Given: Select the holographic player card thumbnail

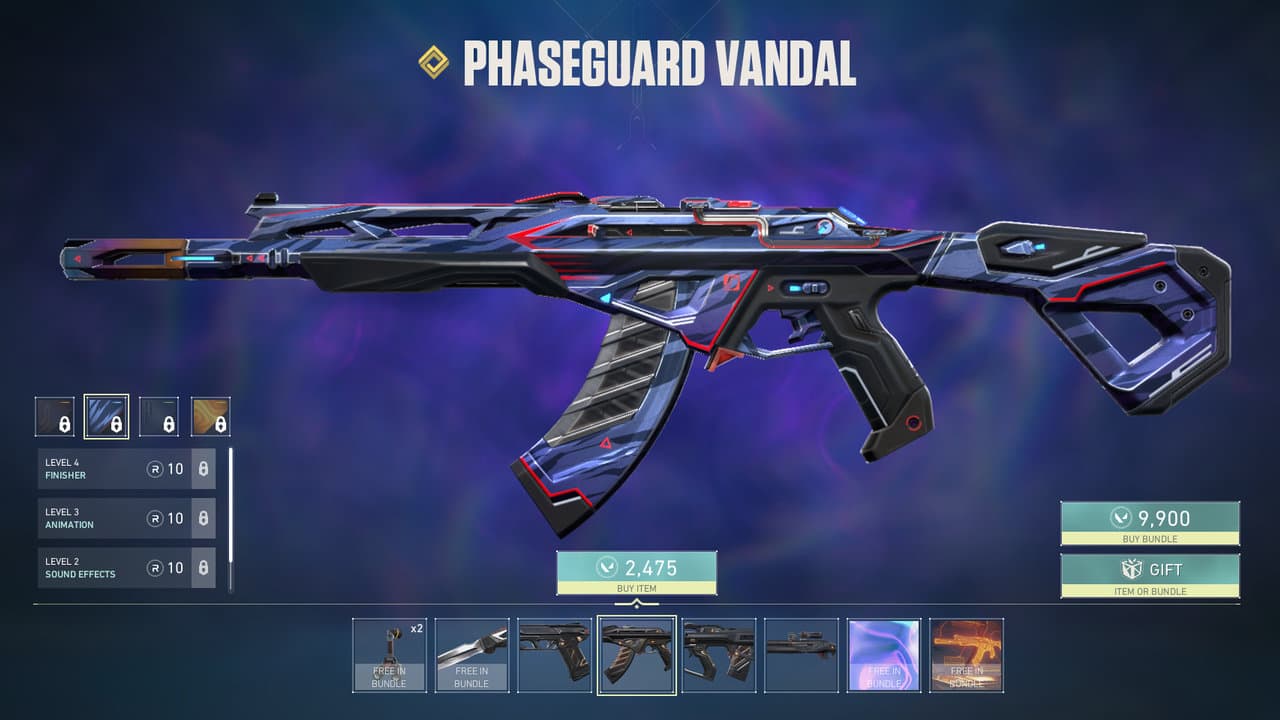Looking at the screenshot, I should tap(884, 656).
